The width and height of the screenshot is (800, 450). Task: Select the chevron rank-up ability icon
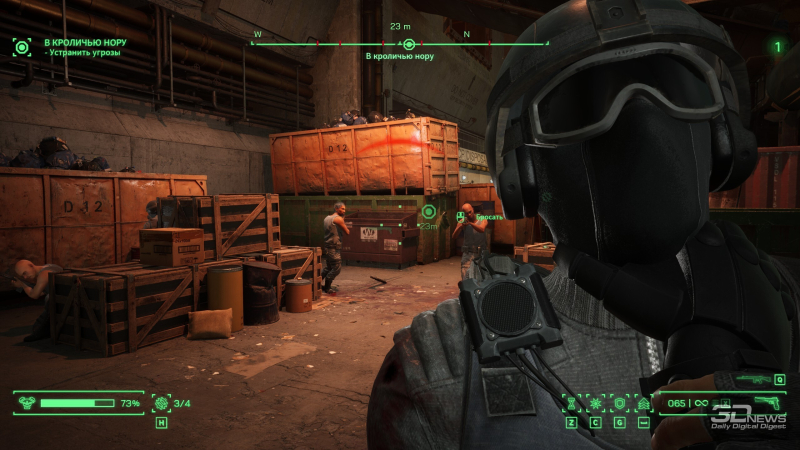click(x=643, y=403)
